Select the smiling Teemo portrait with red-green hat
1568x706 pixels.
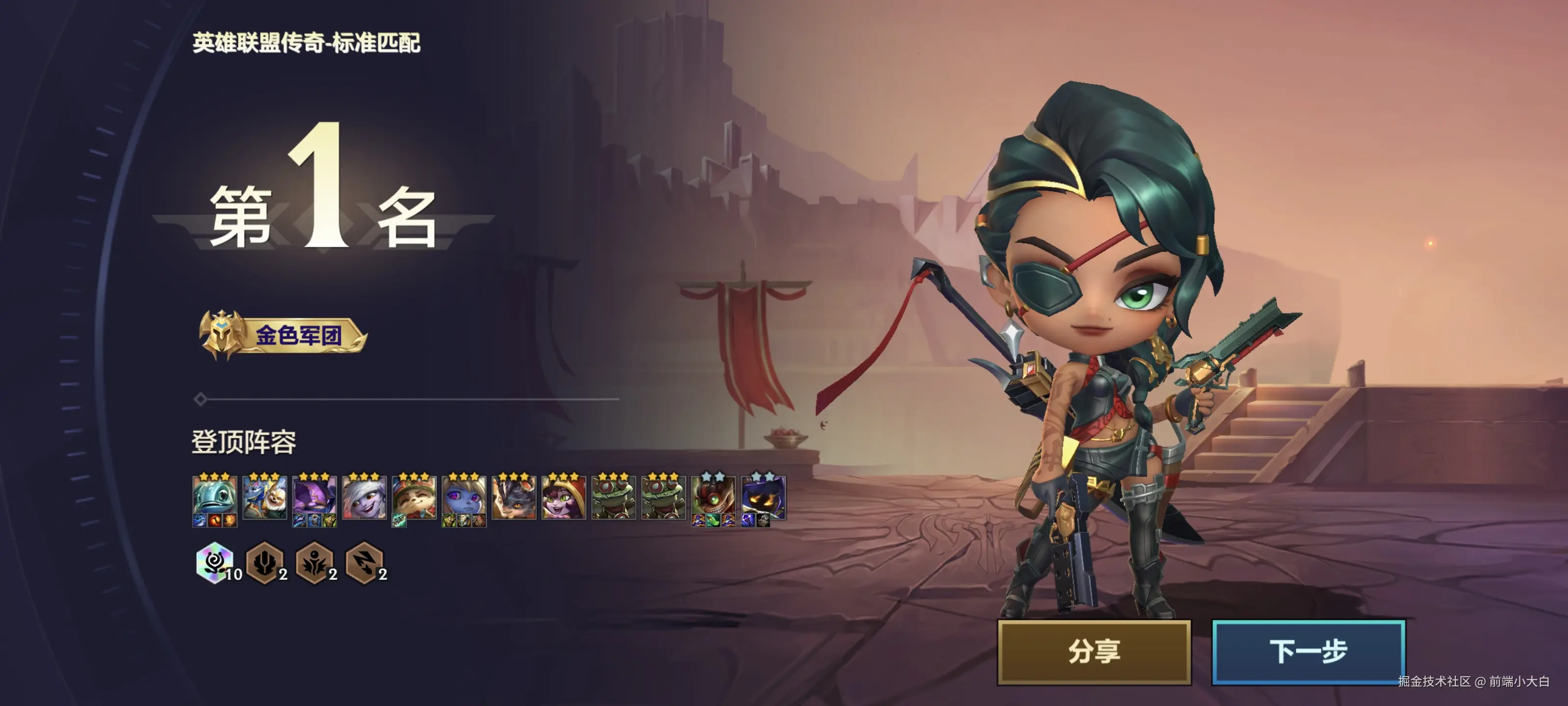414,497
